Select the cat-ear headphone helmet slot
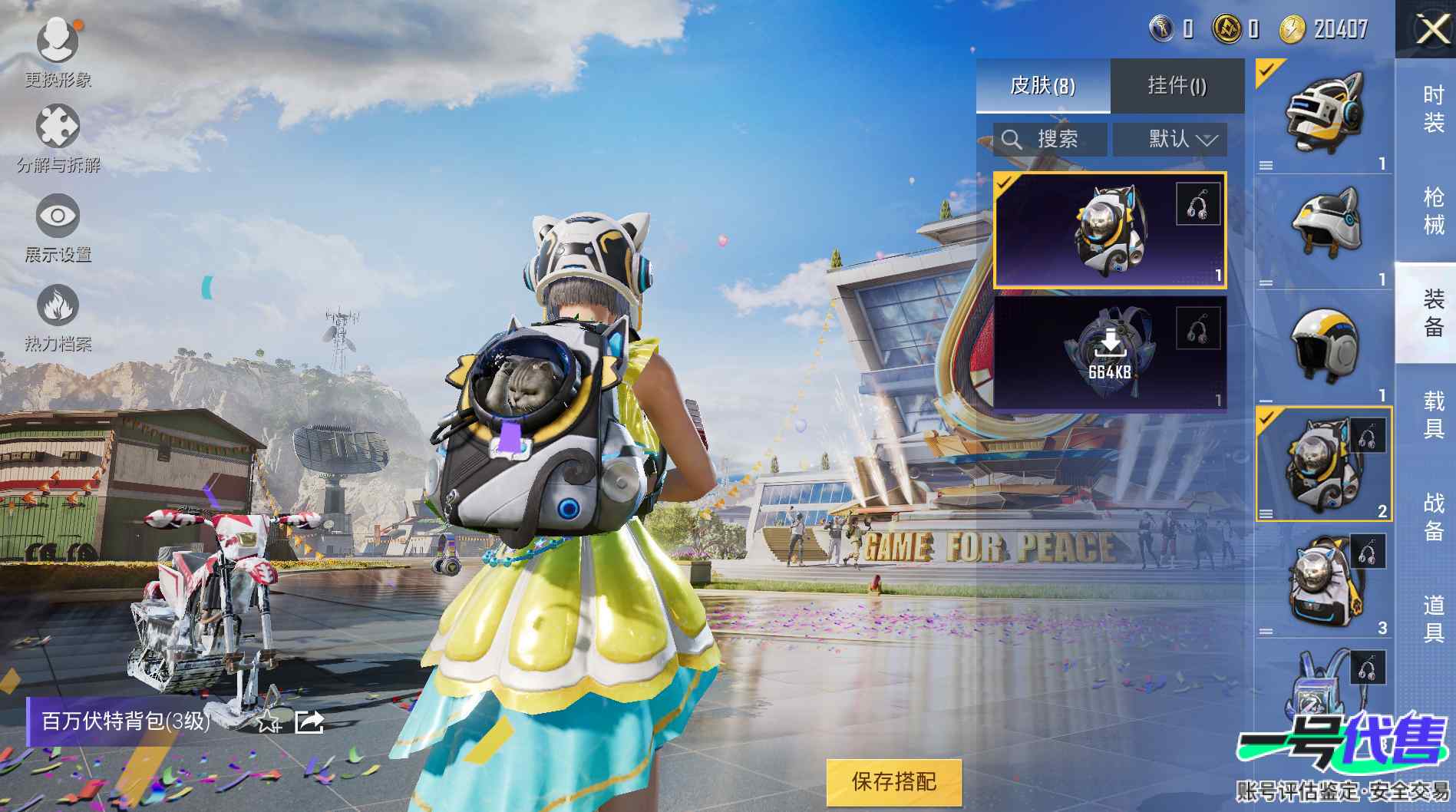Viewport: 1456px width, 812px height. [x=1323, y=115]
